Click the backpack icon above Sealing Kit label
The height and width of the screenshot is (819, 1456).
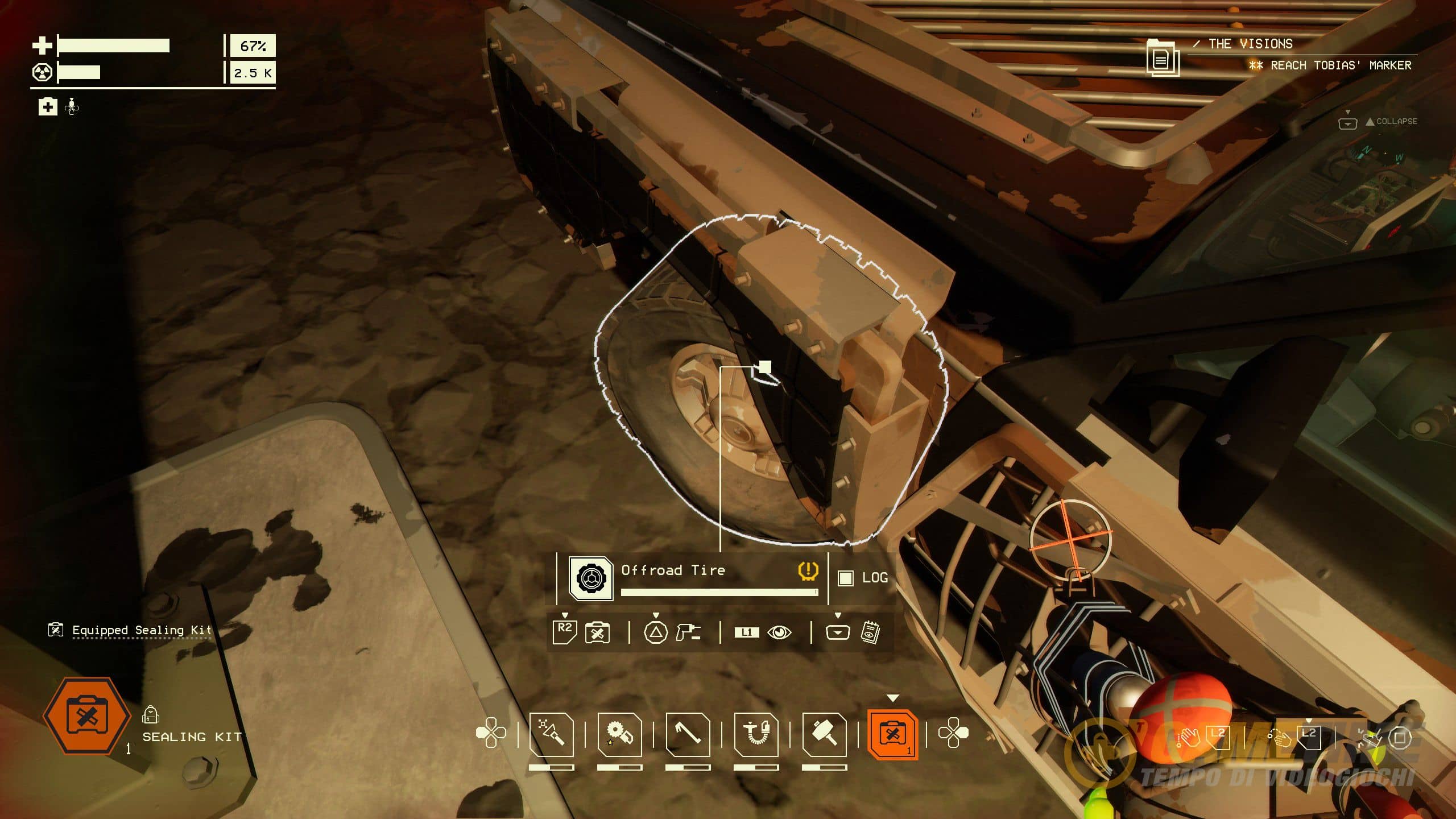150,714
